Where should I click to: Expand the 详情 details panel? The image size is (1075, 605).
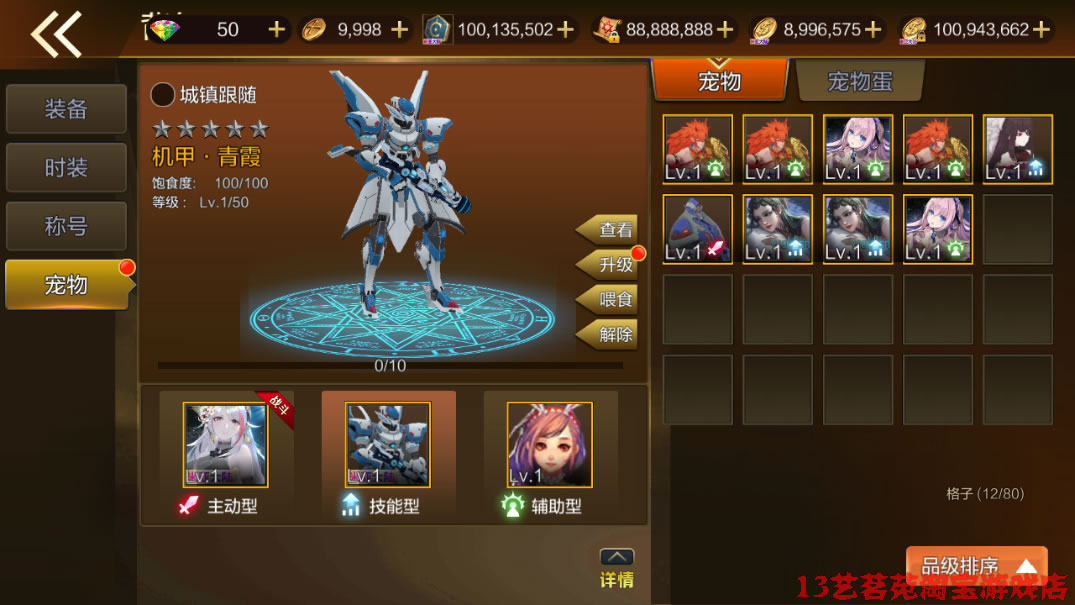pos(616,568)
